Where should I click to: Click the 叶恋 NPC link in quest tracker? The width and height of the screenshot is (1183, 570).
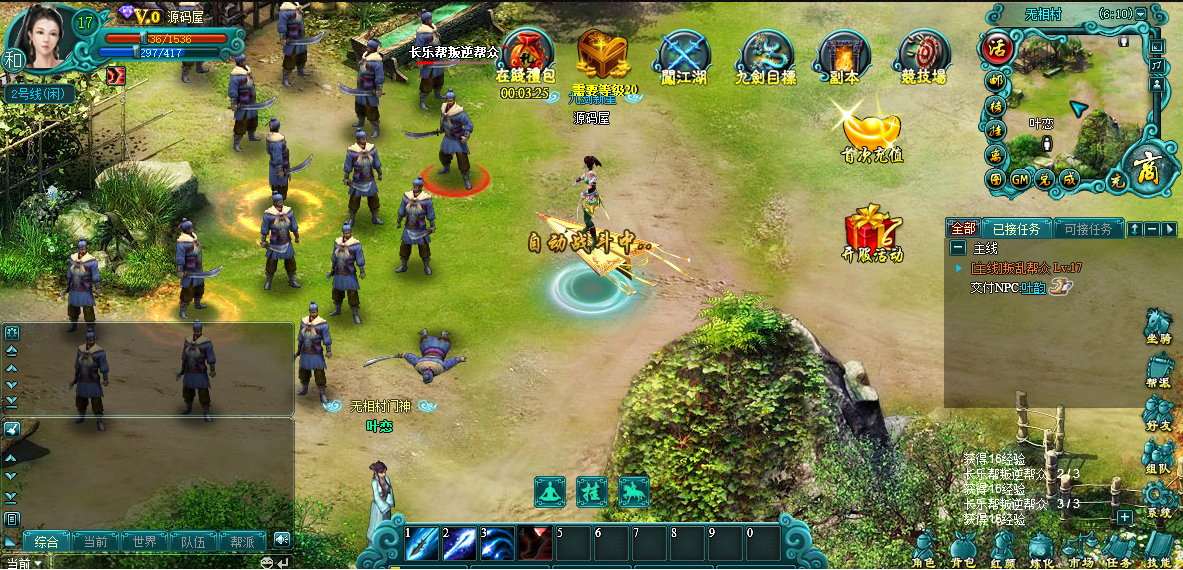click(1031, 287)
